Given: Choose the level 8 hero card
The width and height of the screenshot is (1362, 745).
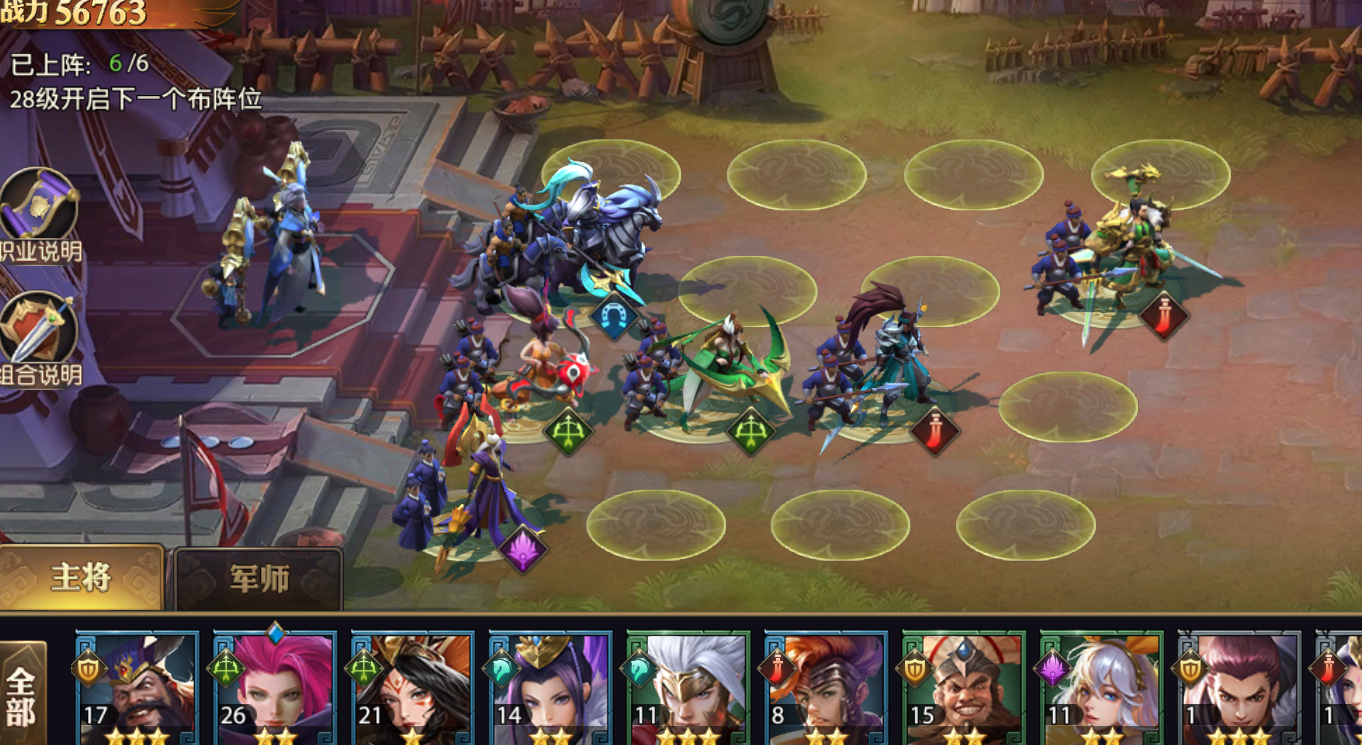Looking at the screenshot, I should click(x=826, y=689).
